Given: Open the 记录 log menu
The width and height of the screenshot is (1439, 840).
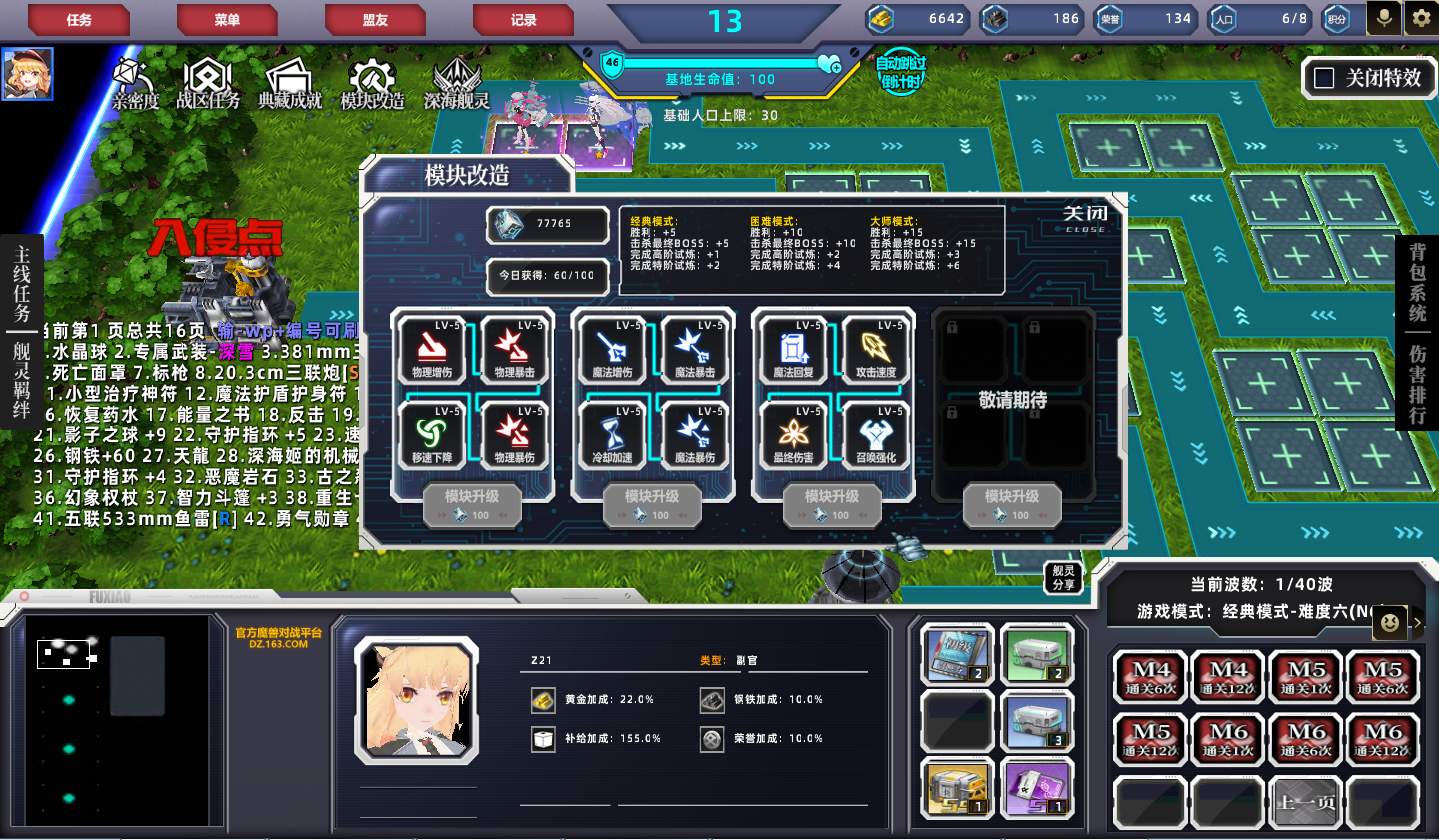Looking at the screenshot, I should pos(523,19).
